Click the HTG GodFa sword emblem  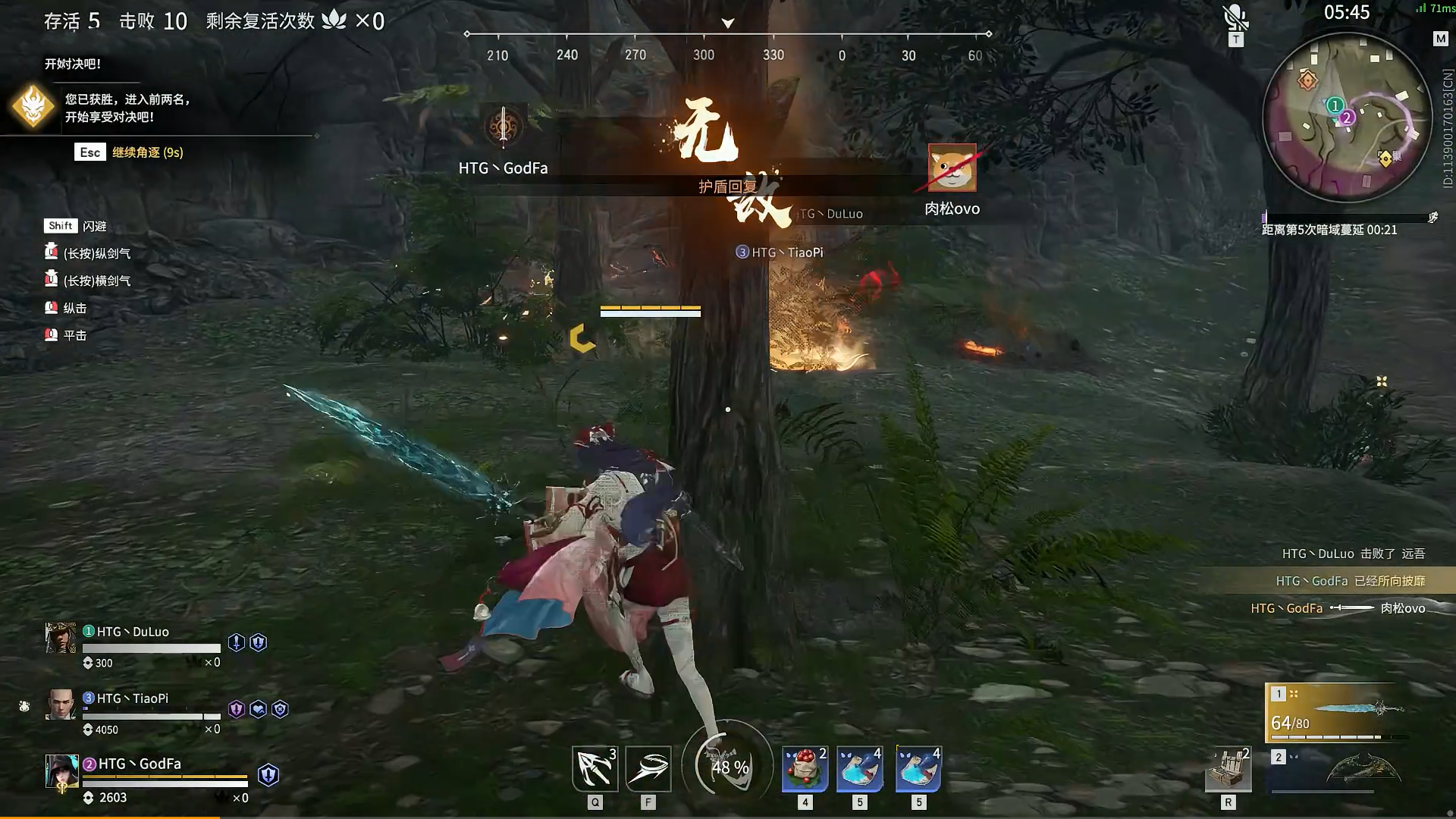pos(504,127)
